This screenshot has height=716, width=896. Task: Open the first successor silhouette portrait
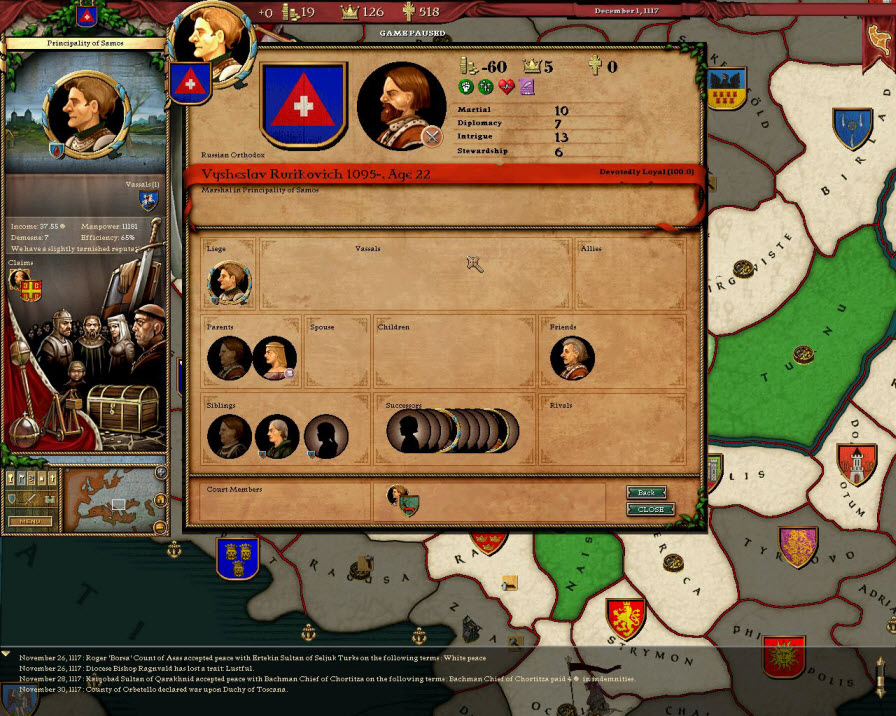(407, 431)
